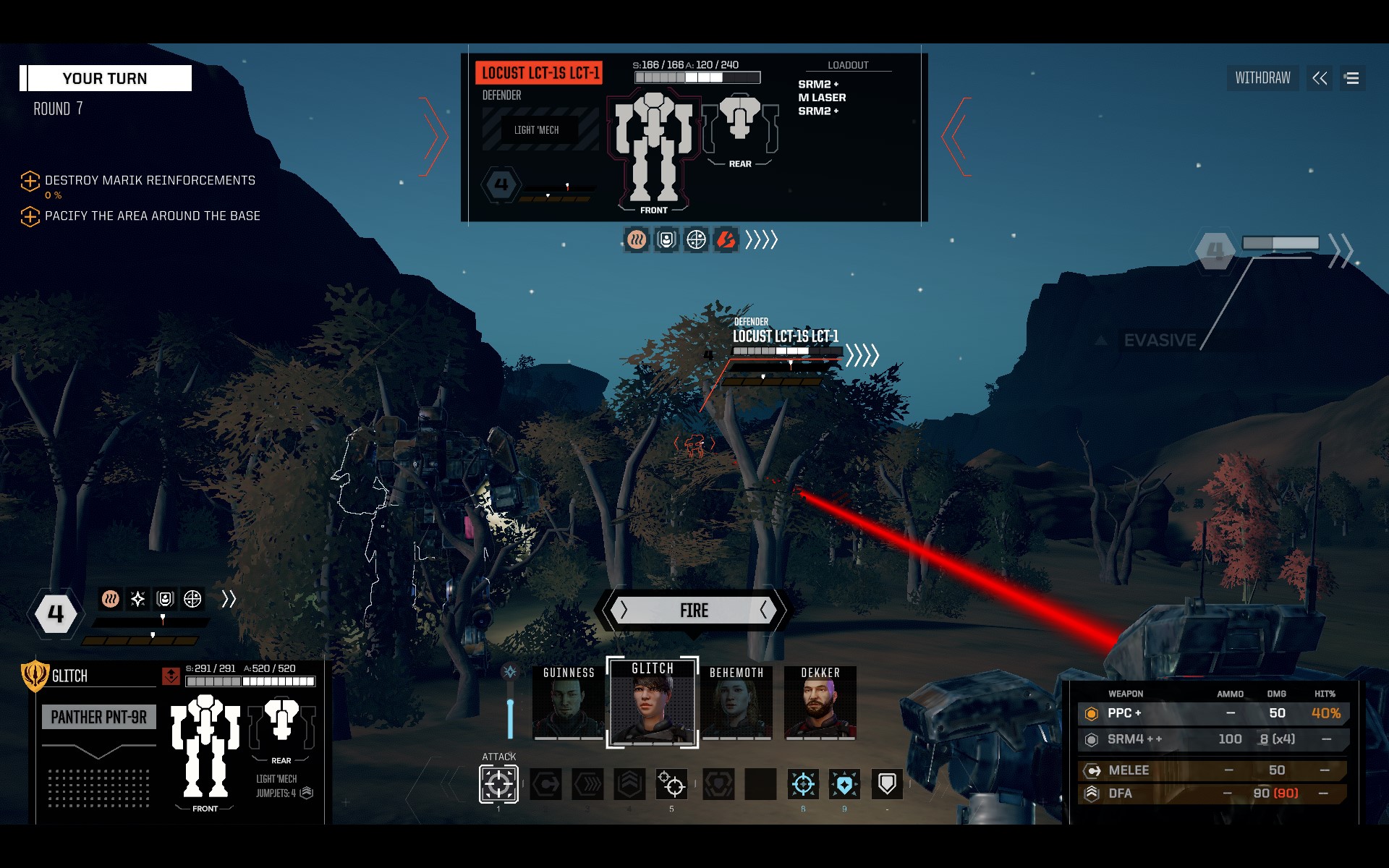This screenshot has width=1389, height=868.
Task: Use the blue Vigilance shield ability
Action: (x=844, y=784)
